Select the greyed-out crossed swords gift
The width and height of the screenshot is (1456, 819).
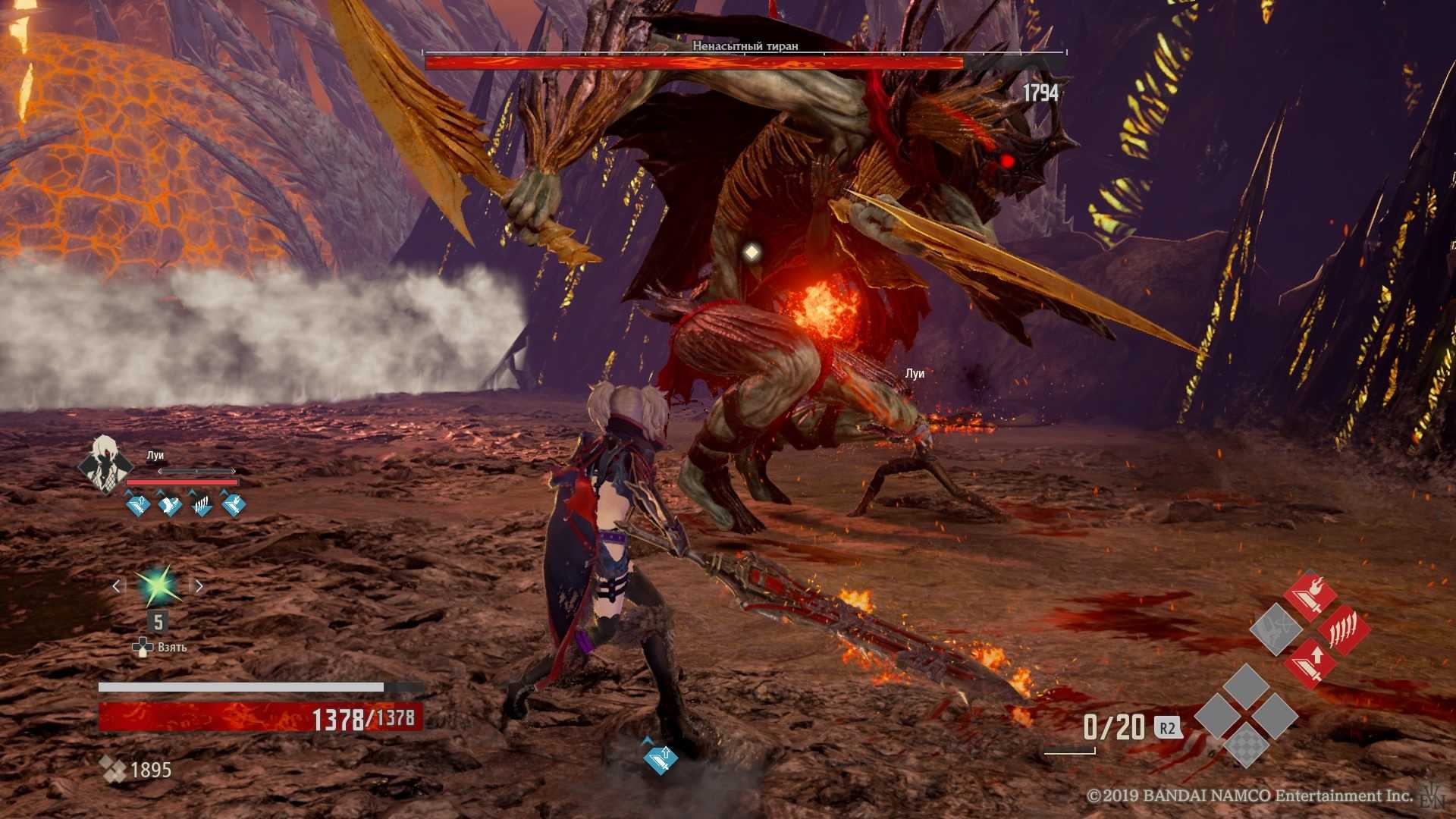(x=1276, y=629)
